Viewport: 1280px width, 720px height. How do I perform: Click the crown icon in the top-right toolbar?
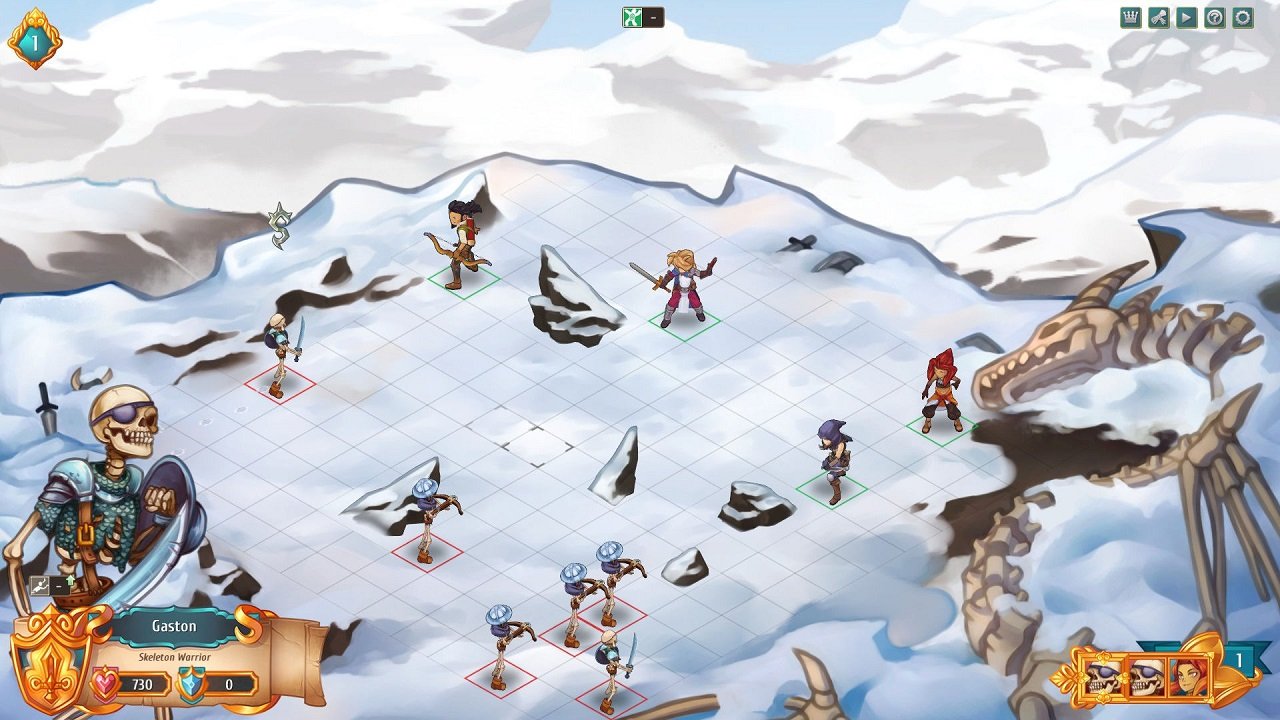[x=1131, y=17]
